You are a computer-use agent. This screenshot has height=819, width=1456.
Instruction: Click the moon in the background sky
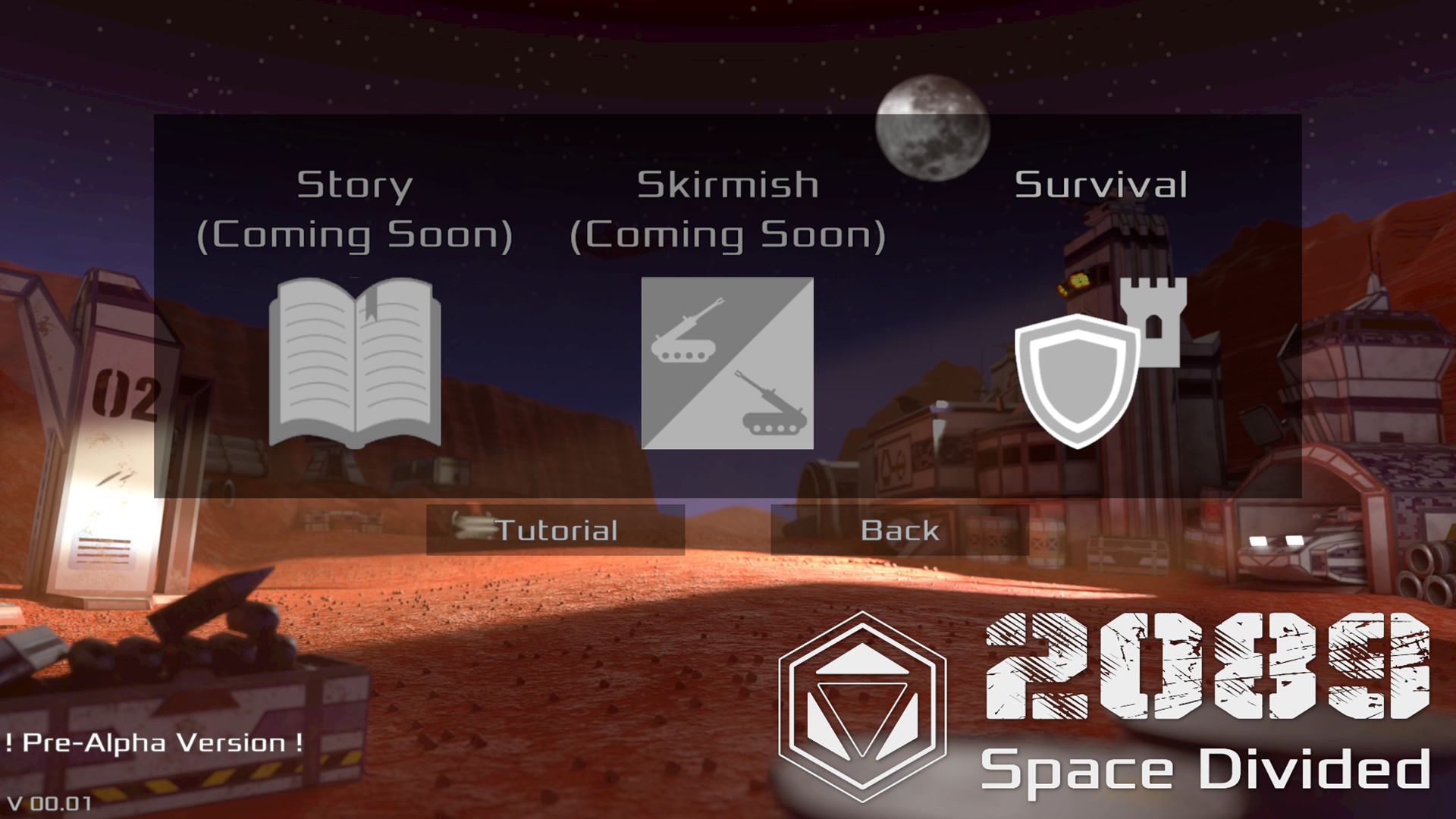[933, 129]
